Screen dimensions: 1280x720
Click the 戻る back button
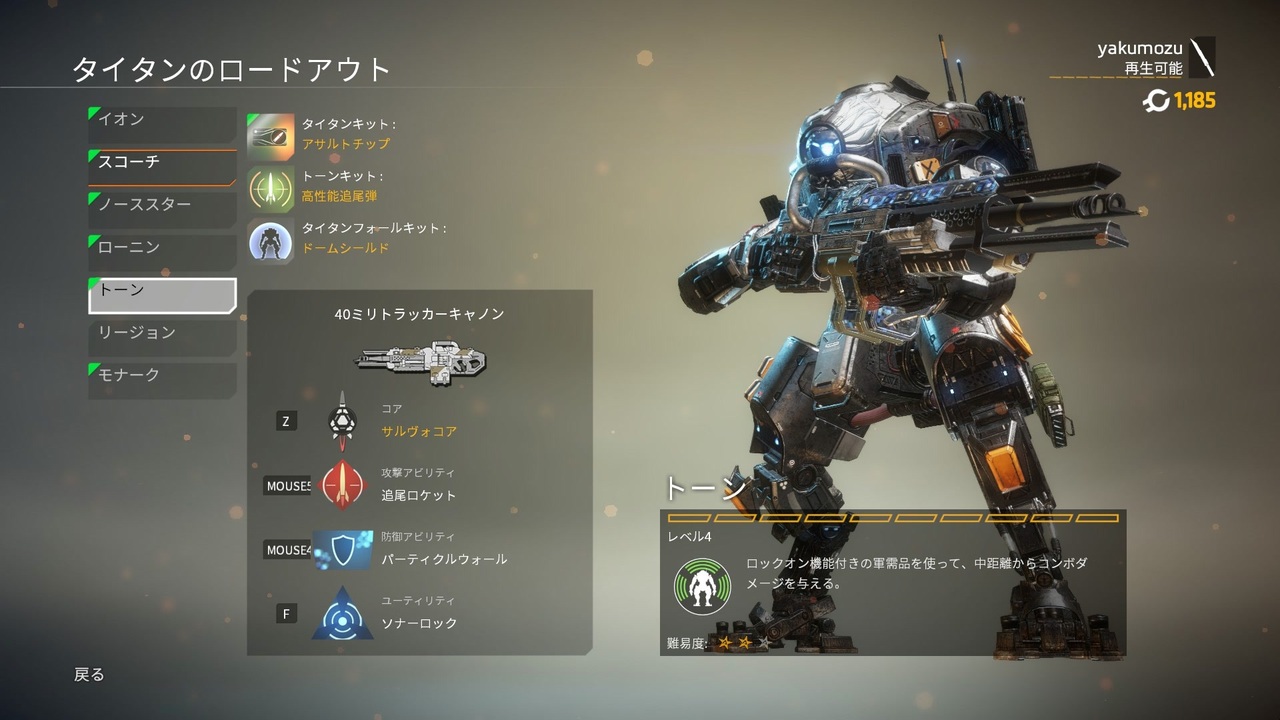90,675
